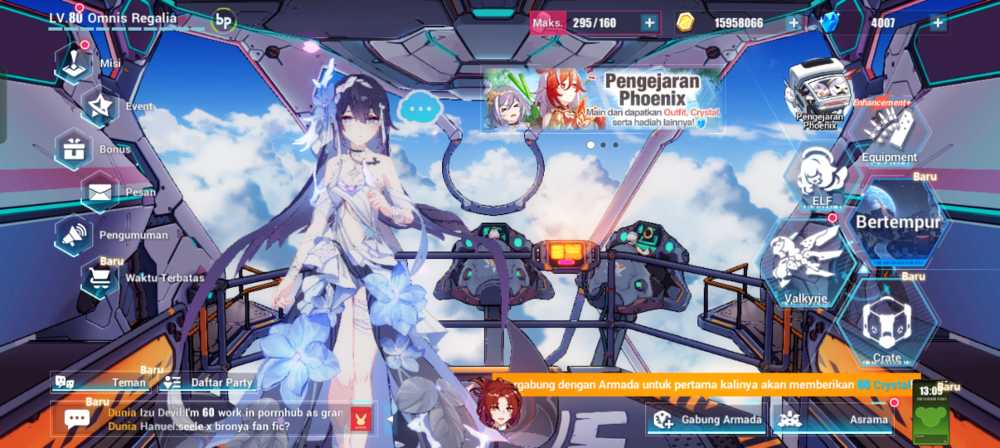Open the Valkyrie menu
This screenshot has width=1000, height=448.
pos(809,262)
